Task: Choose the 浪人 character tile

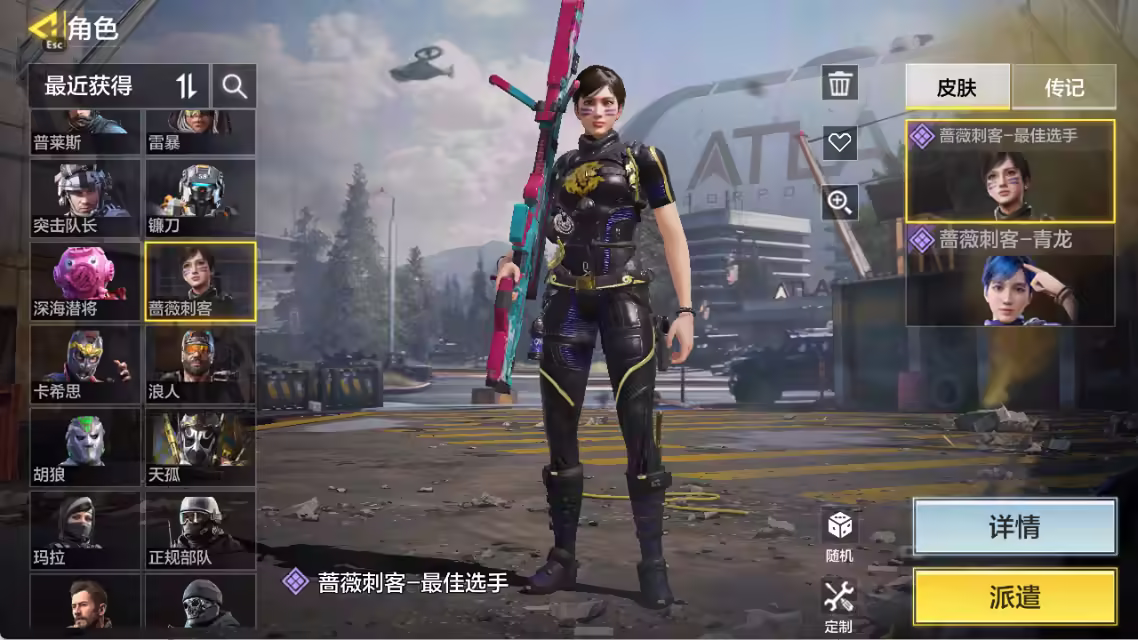Action: pyautogui.click(x=200, y=364)
